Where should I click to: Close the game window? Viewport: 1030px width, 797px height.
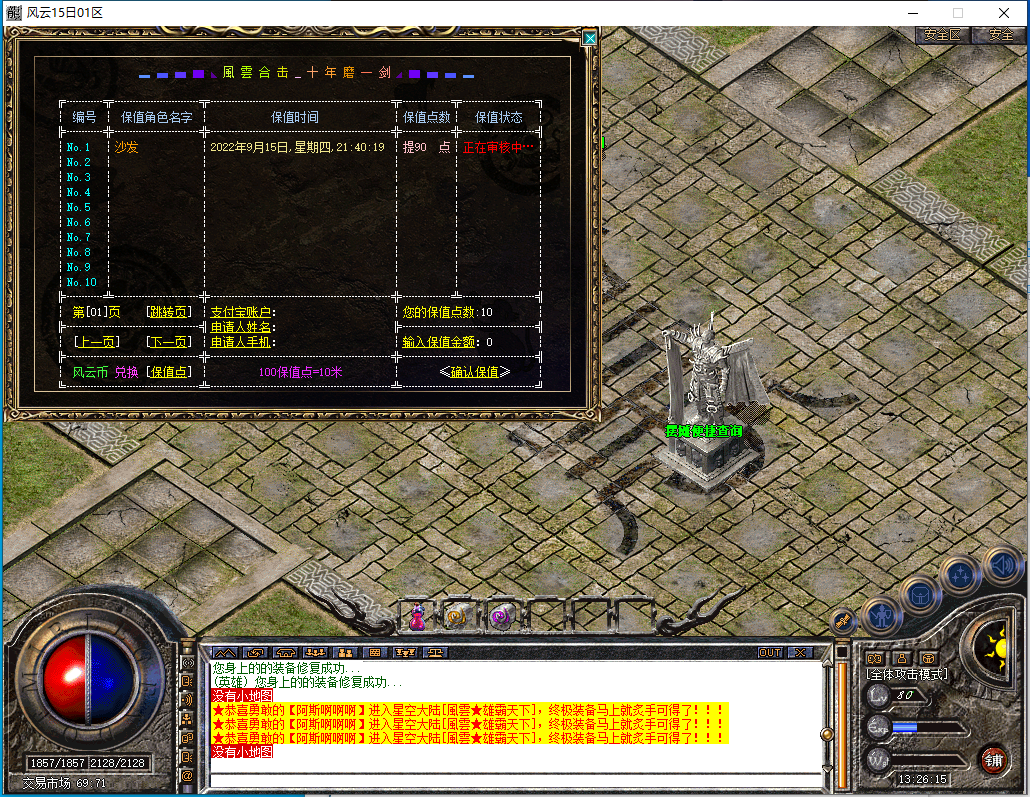pos(1004,13)
